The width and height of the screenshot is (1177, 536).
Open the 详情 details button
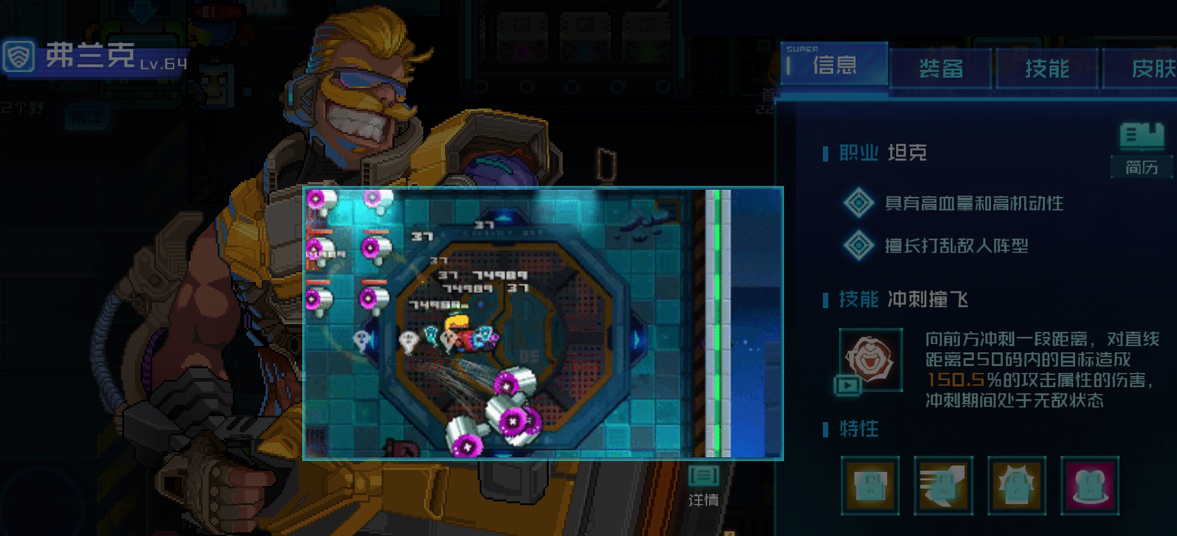704,485
